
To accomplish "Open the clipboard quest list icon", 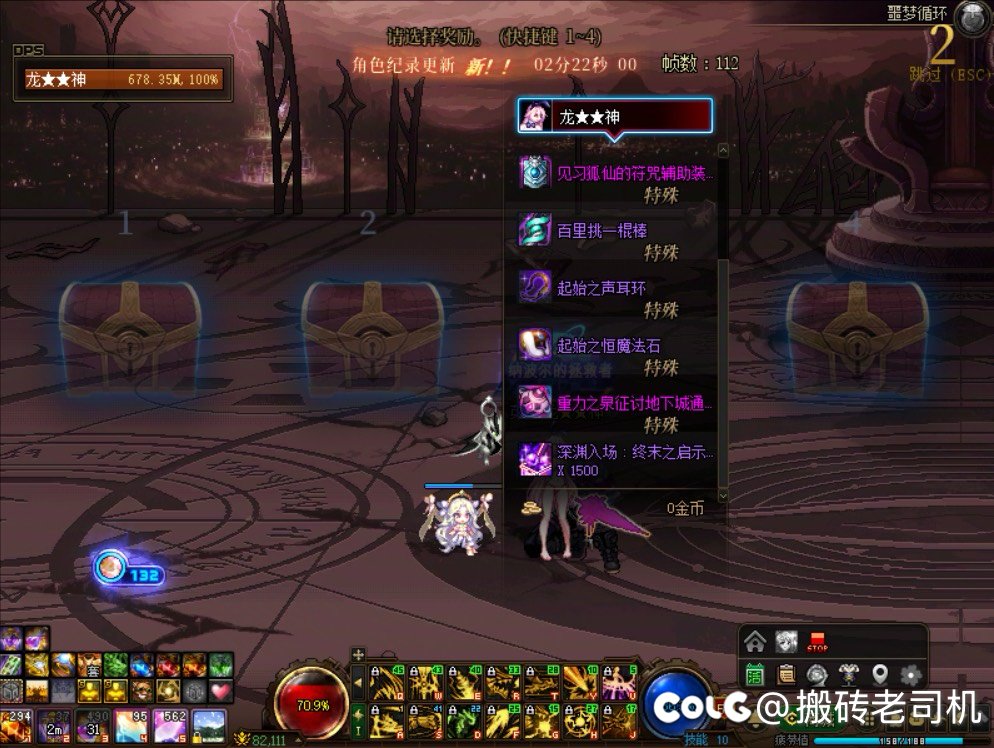I will [x=786, y=673].
